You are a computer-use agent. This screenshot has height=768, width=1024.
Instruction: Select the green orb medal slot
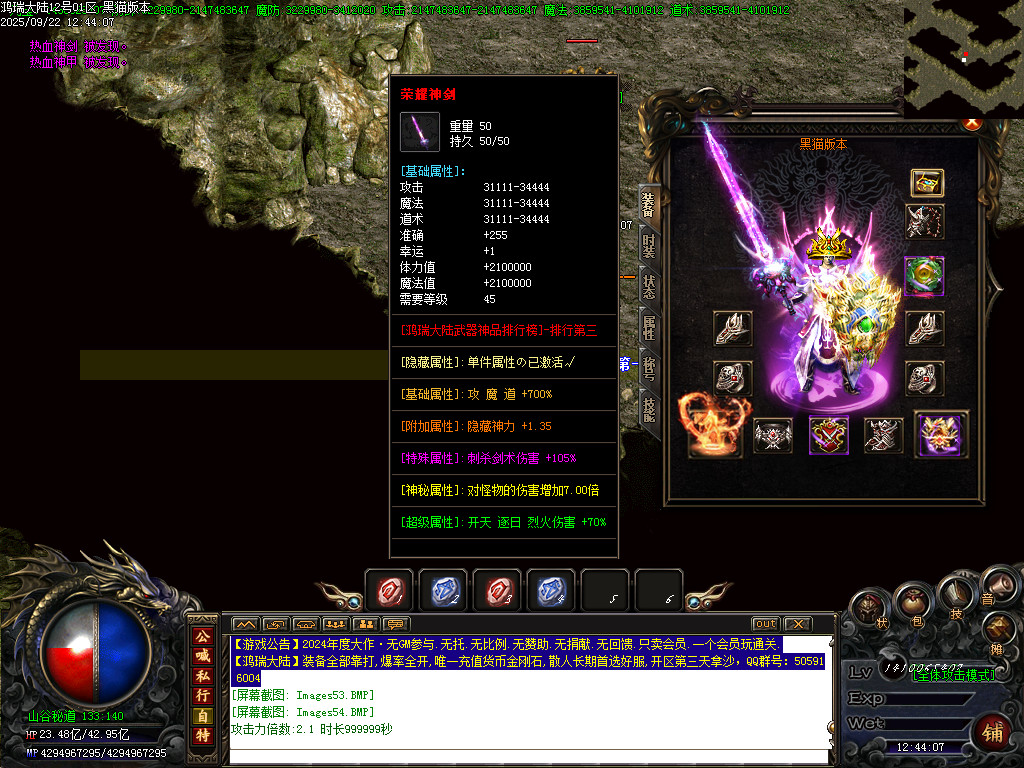point(924,276)
